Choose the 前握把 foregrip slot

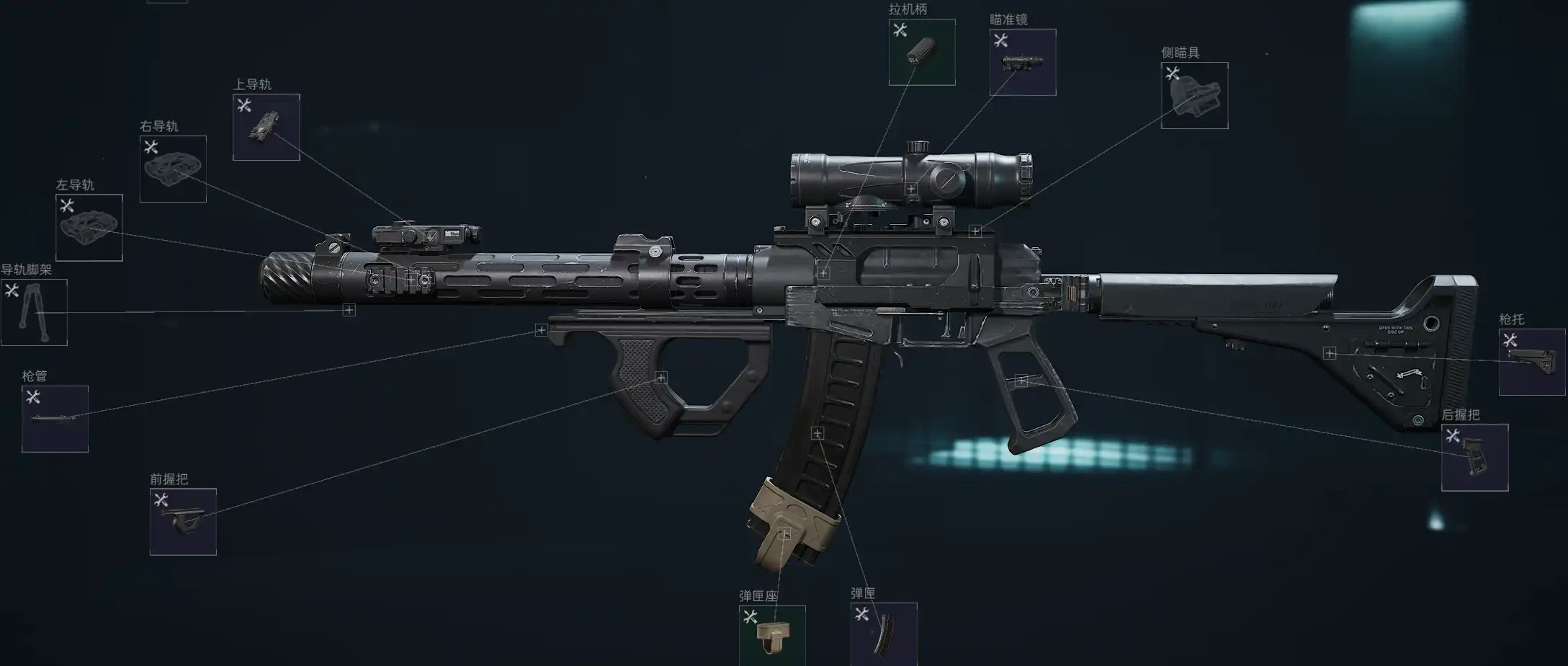tap(183, 522)
